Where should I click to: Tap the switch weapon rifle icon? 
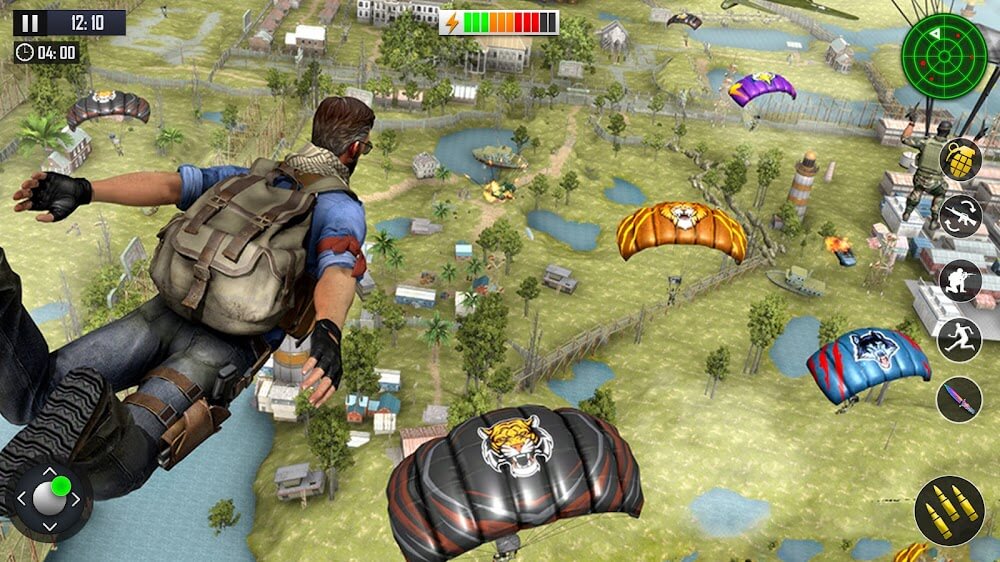pyautogui.click(x=960, y=216)
